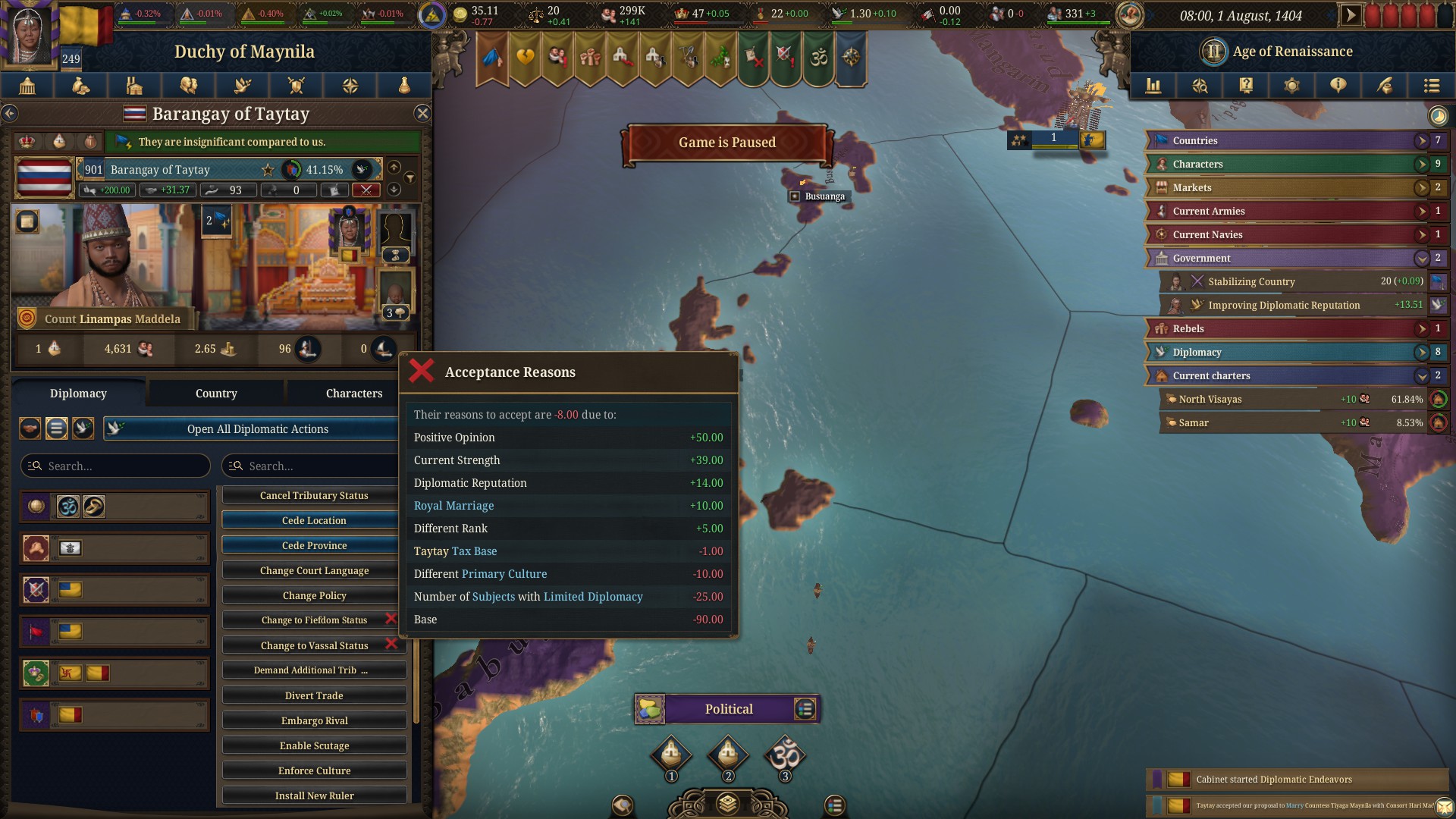
Task: Open the quill and ink notes icon
Action: coord(1385,86)
